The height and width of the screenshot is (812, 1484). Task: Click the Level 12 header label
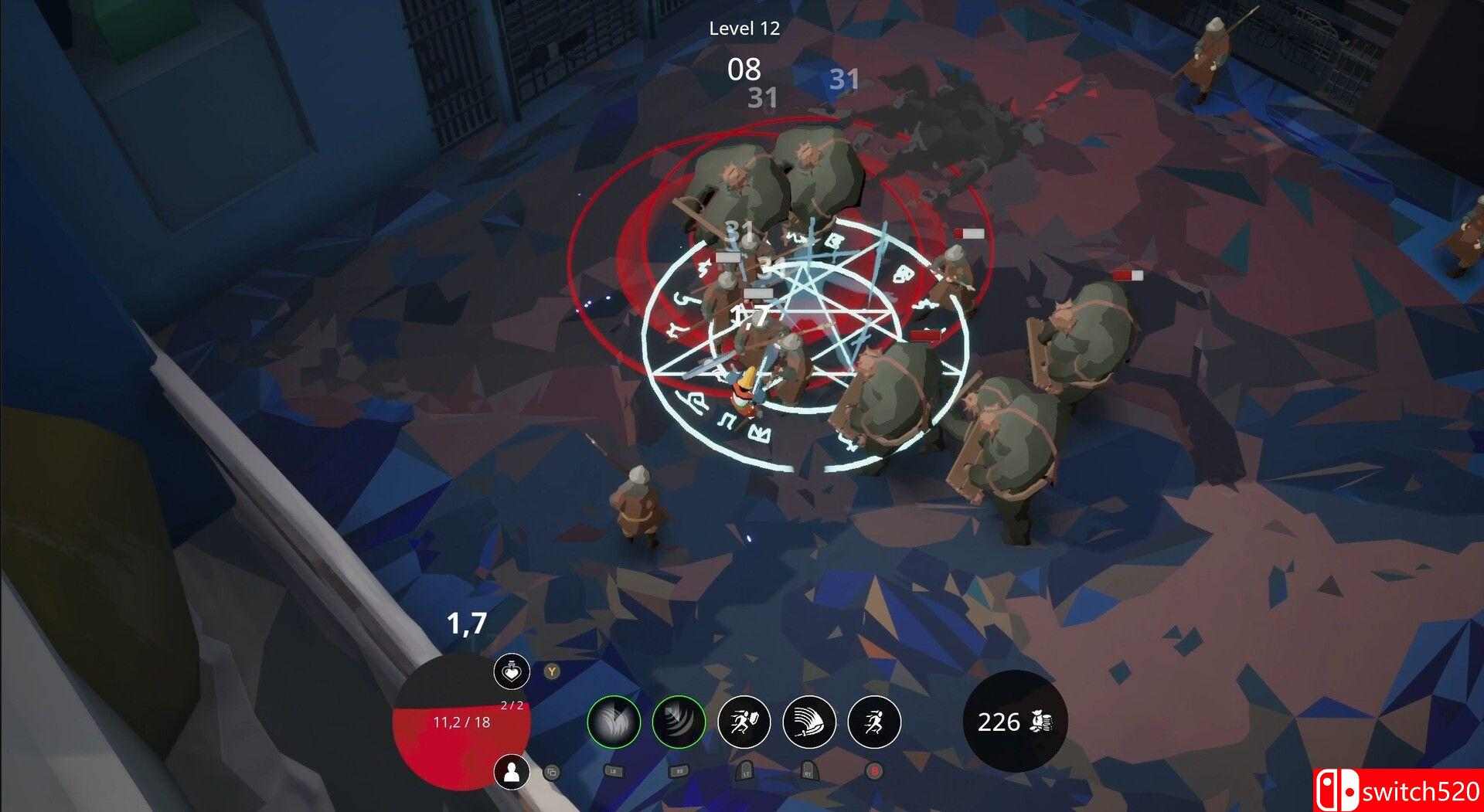[x=744, y=29]
